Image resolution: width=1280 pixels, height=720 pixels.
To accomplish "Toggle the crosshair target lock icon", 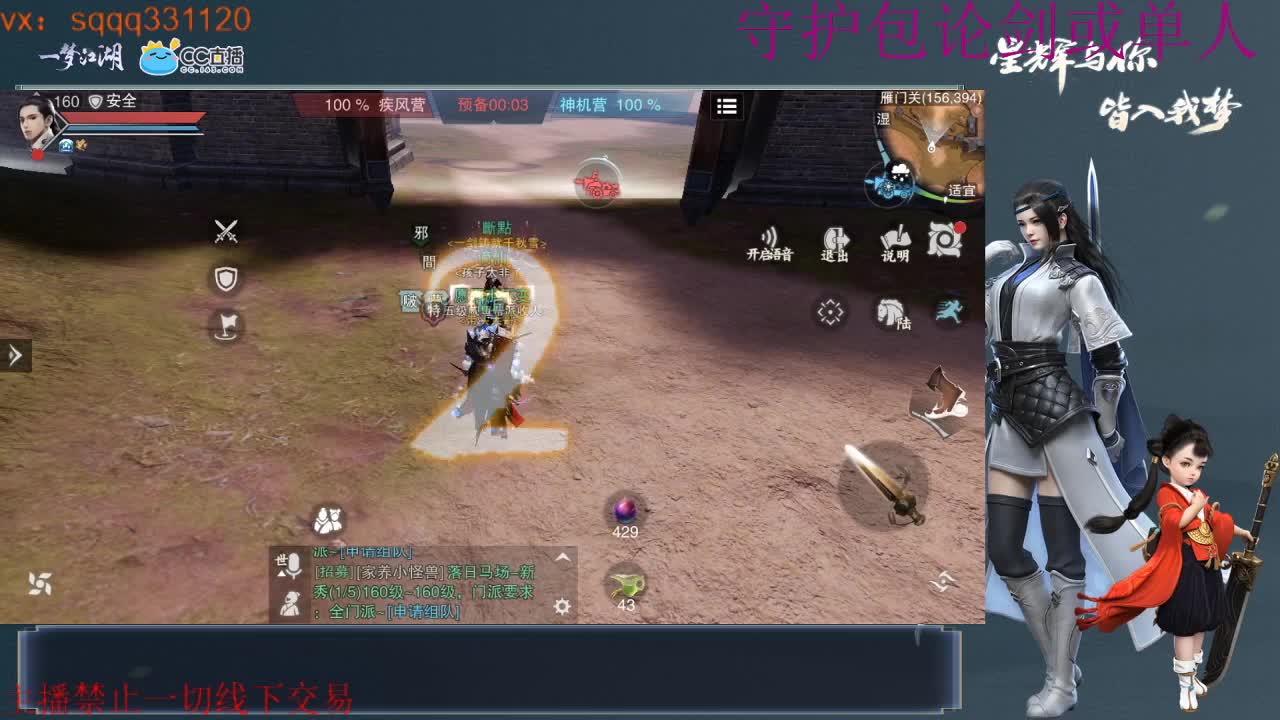I will click(830, 313).
